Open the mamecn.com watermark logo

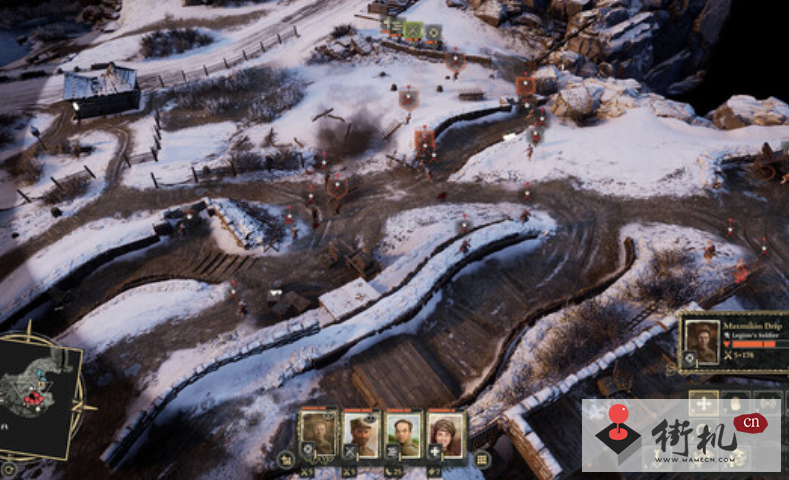click(681, 436)
